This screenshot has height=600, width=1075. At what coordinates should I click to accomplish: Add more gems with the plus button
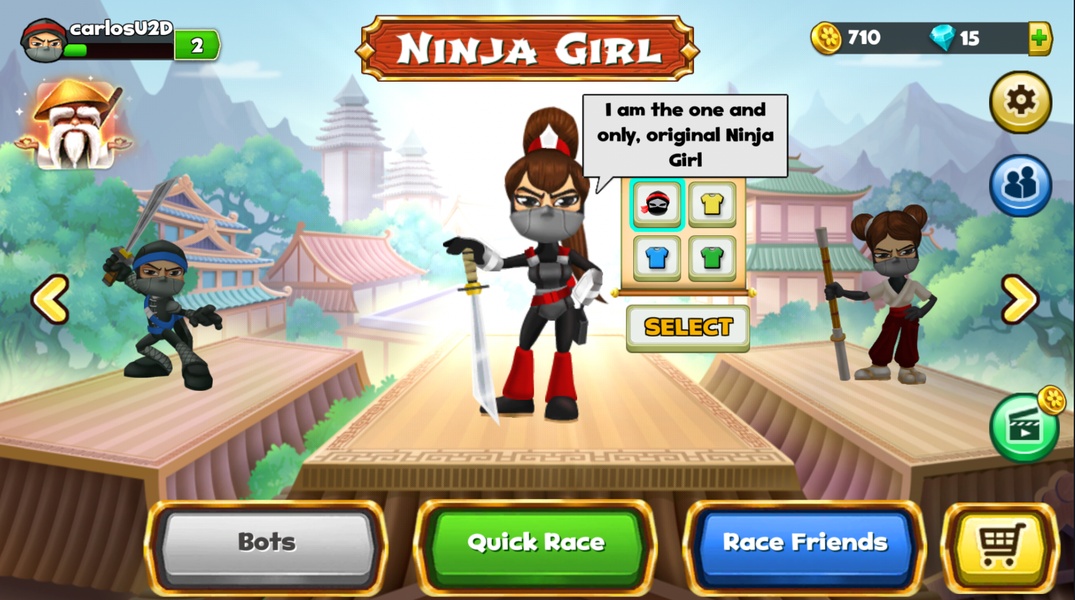(x=1039, y=38)
